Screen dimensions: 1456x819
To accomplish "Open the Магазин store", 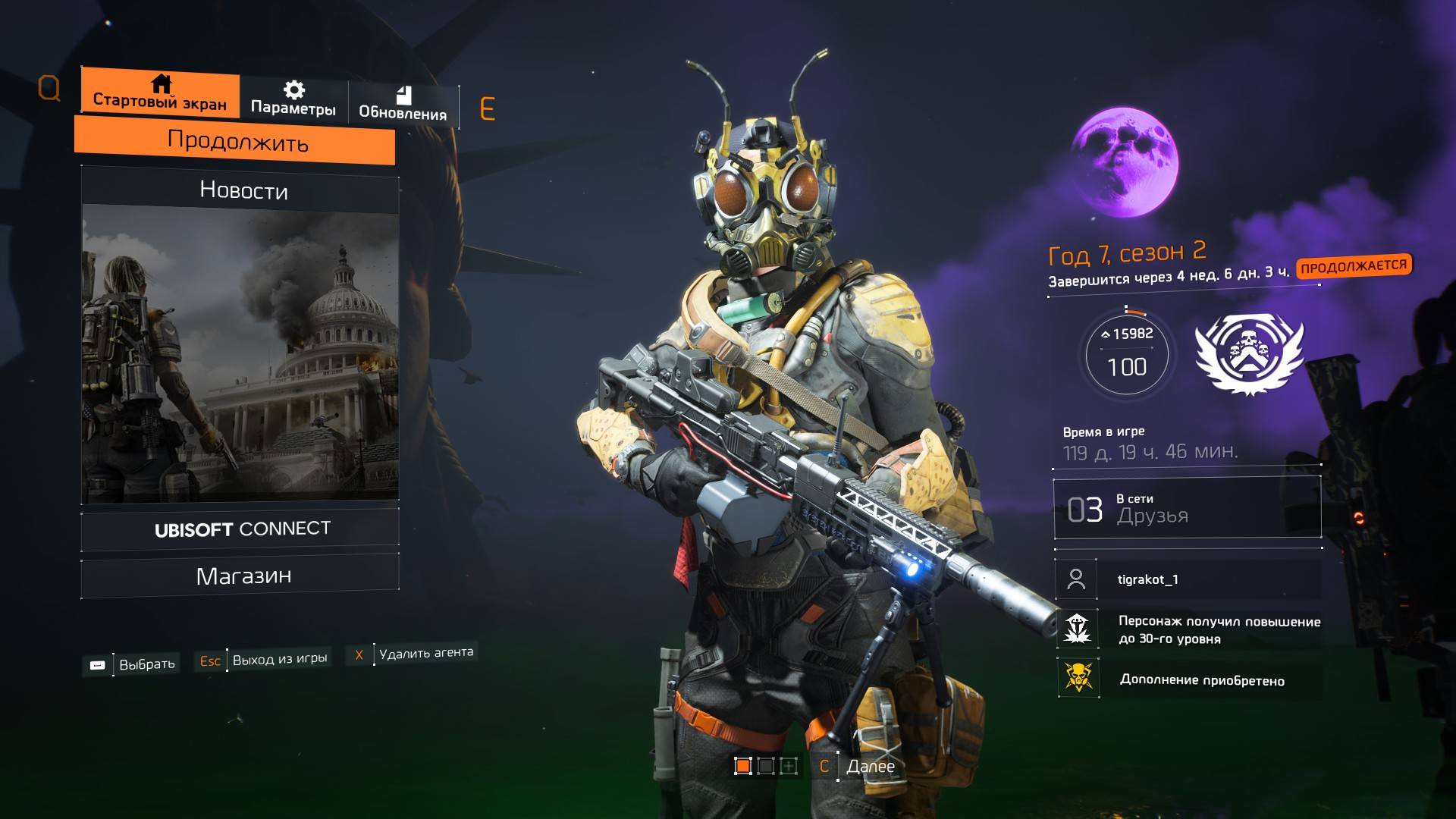I will point(243,576).
